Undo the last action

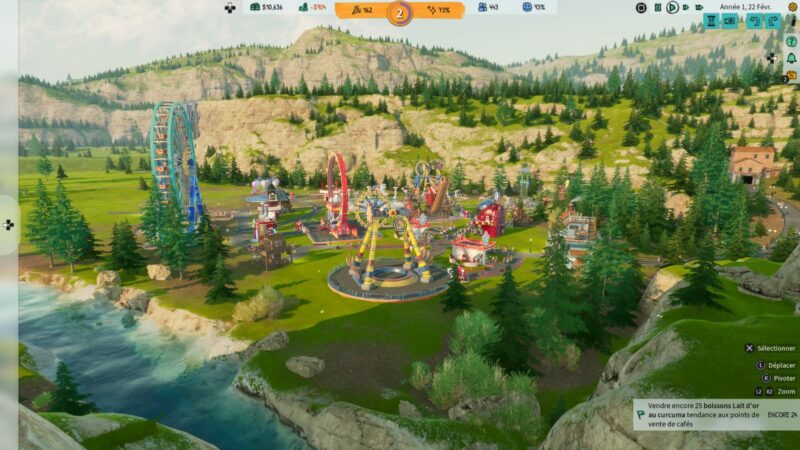pos(755,21)
